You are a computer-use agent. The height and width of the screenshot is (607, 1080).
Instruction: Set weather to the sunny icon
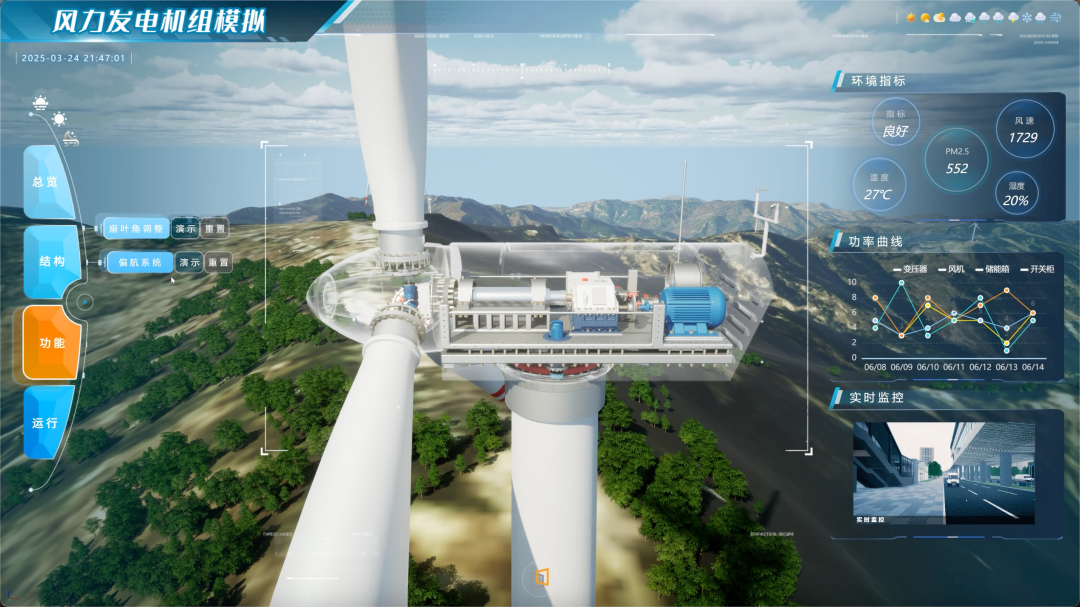click(x=911, y=17)
